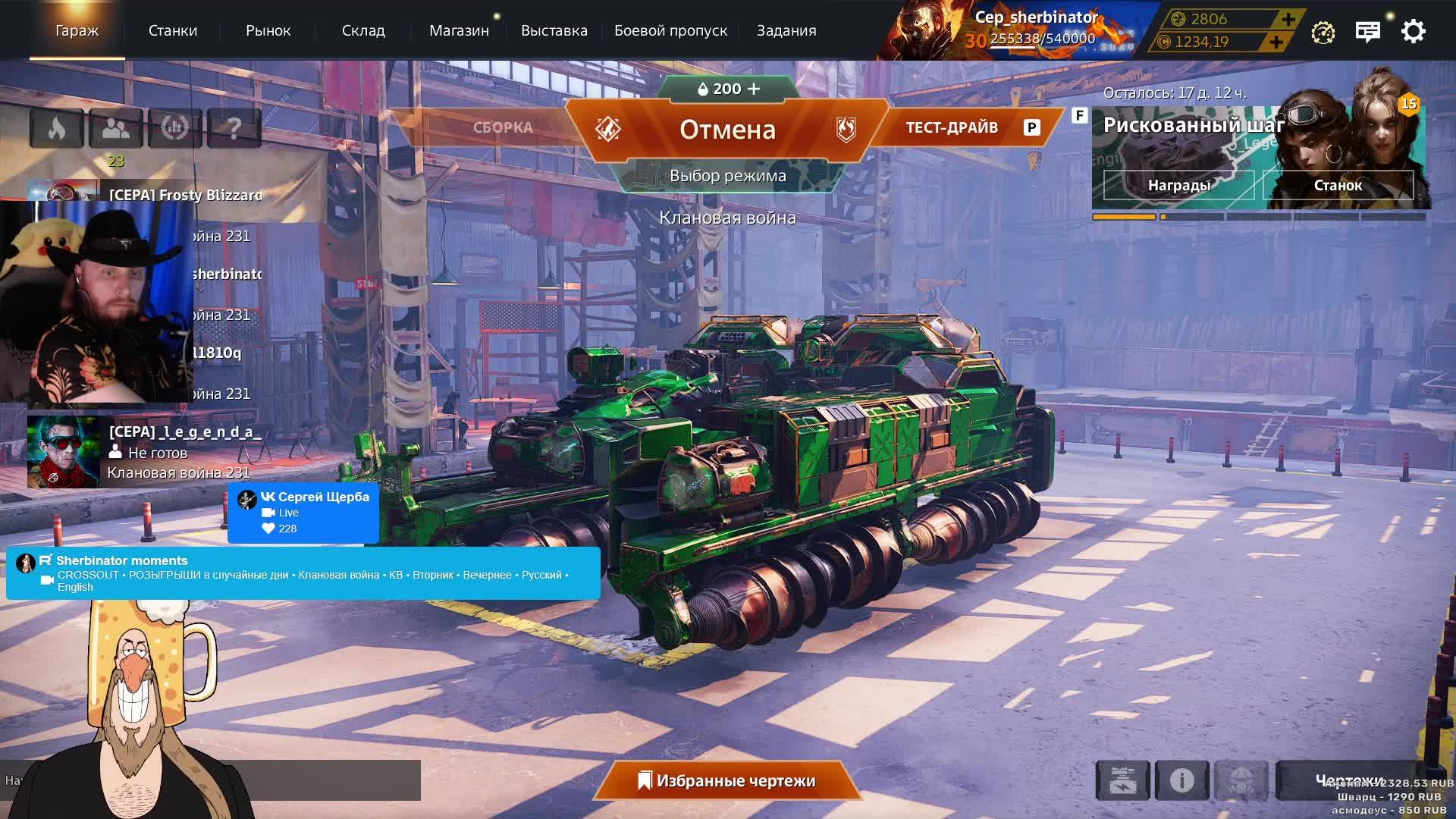Open the Станки tab

pos(172,31)
